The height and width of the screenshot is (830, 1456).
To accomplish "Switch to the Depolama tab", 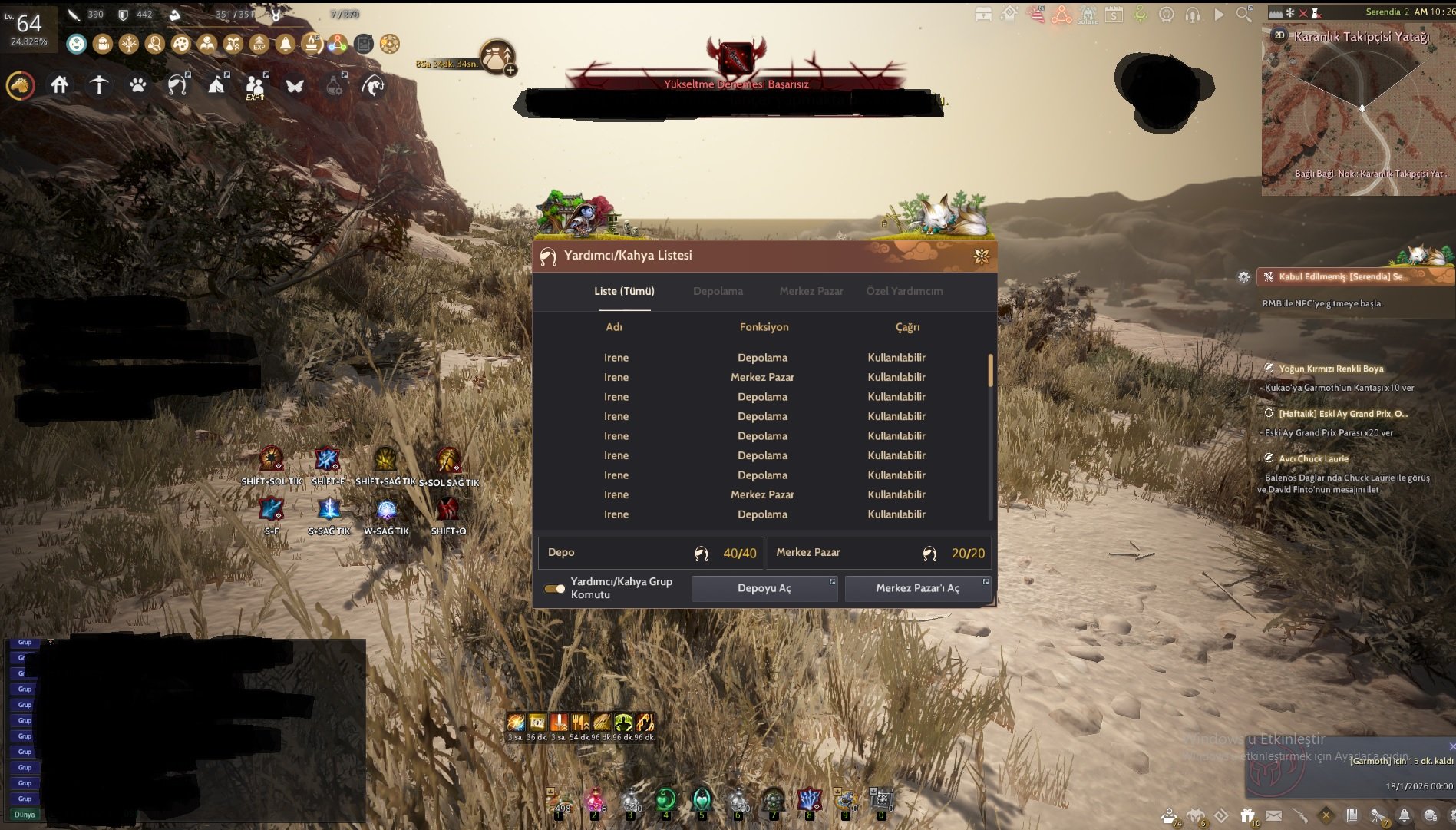I will pyautogui.click(x=718, y=291).
